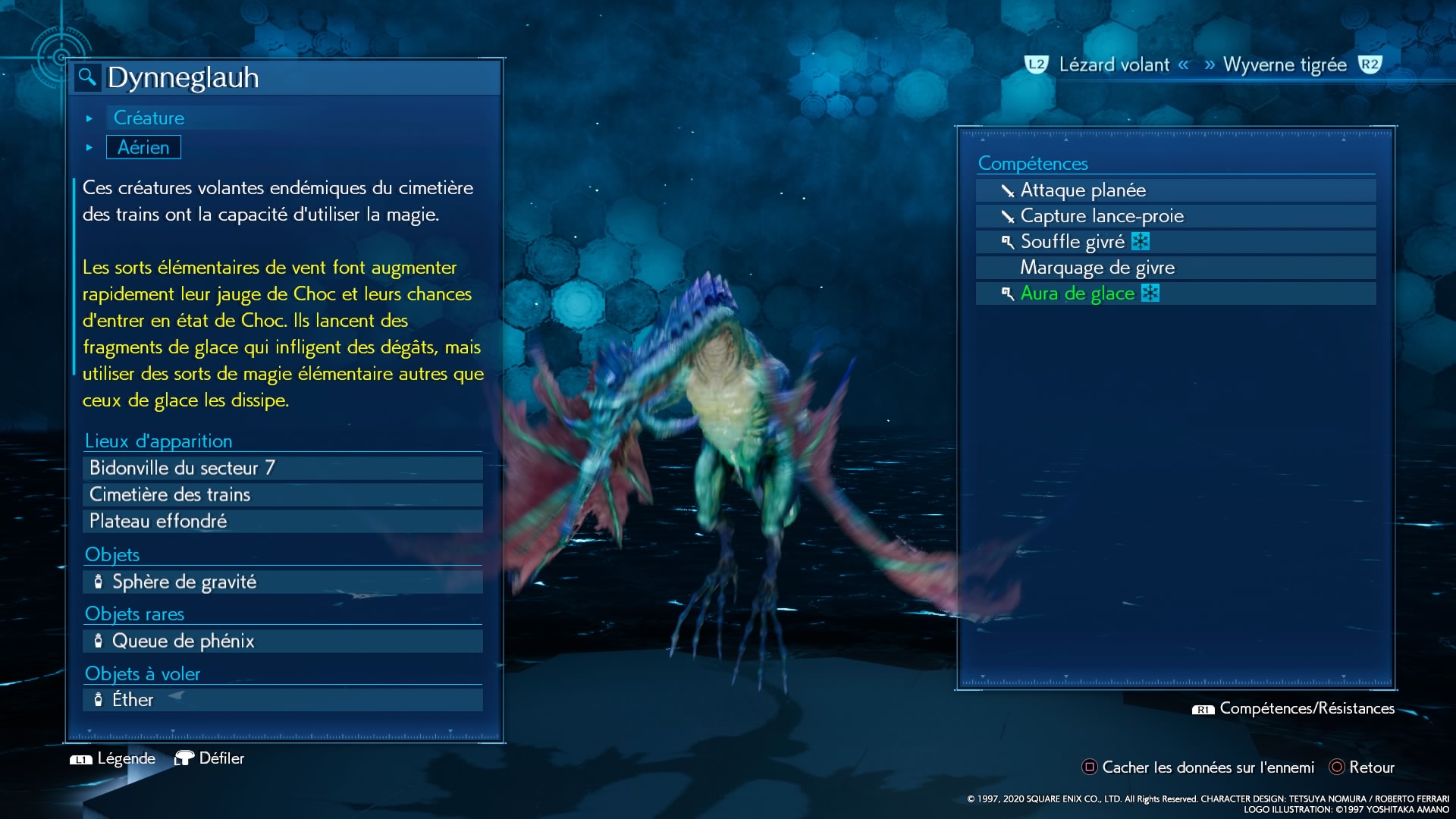Select the Créature category tag
The width and height of the screenshot is (1456, 819).
point(149,118)
